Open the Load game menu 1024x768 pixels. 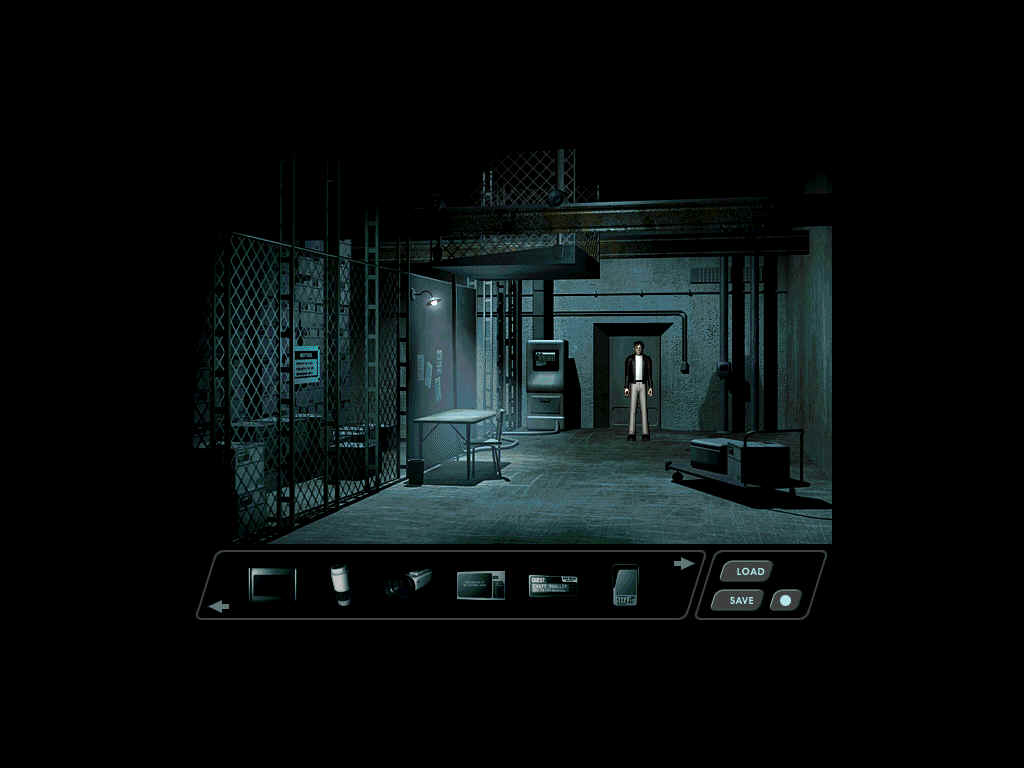click(749, 572)
